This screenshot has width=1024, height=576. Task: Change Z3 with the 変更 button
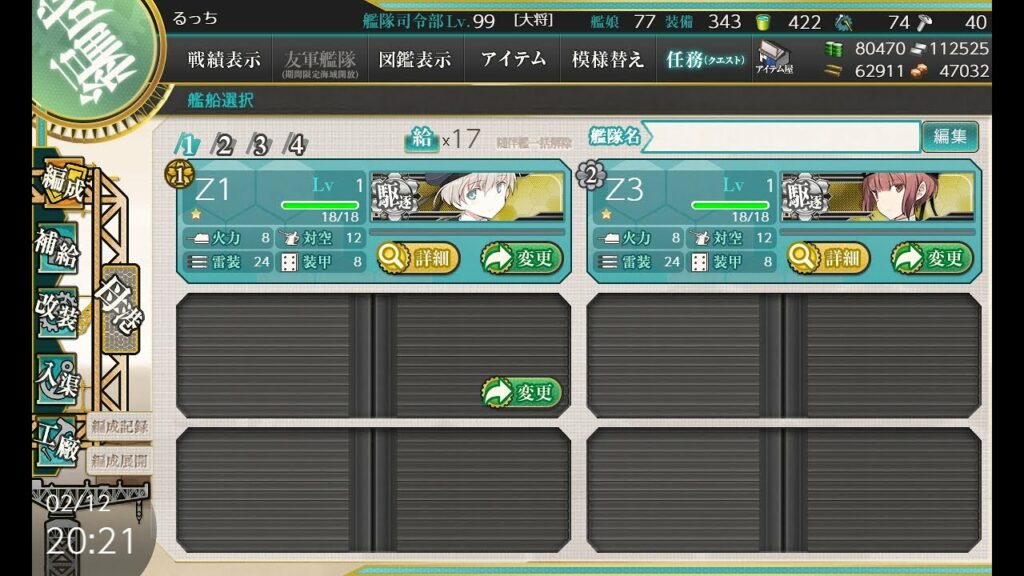click(x=932, y=258)
